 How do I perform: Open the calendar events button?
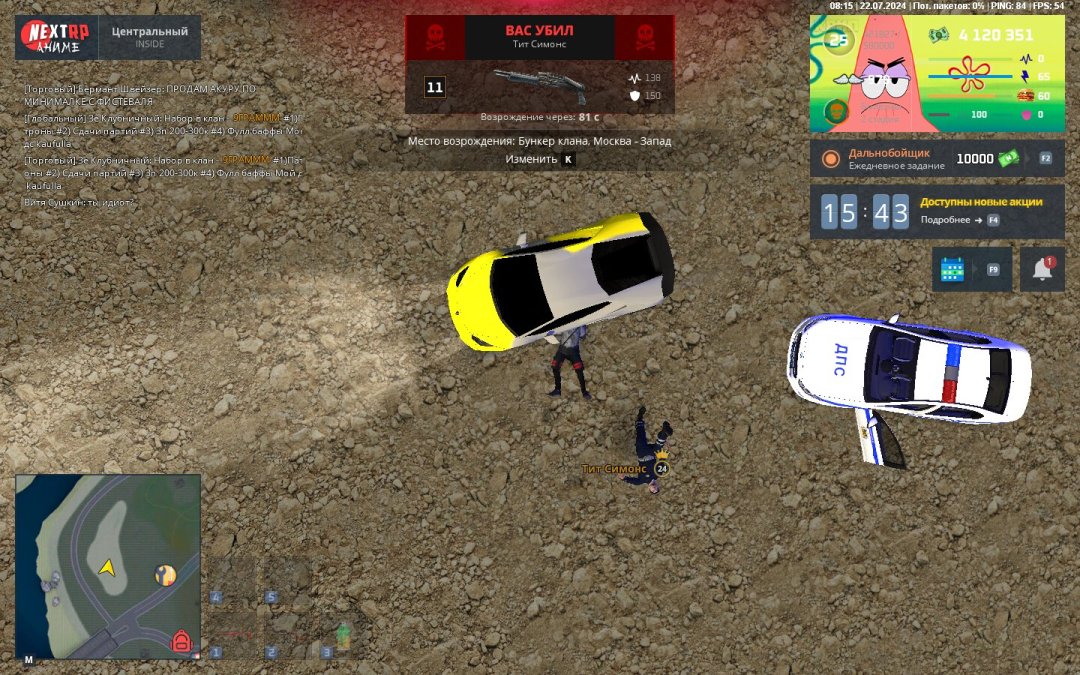[952, 270]
